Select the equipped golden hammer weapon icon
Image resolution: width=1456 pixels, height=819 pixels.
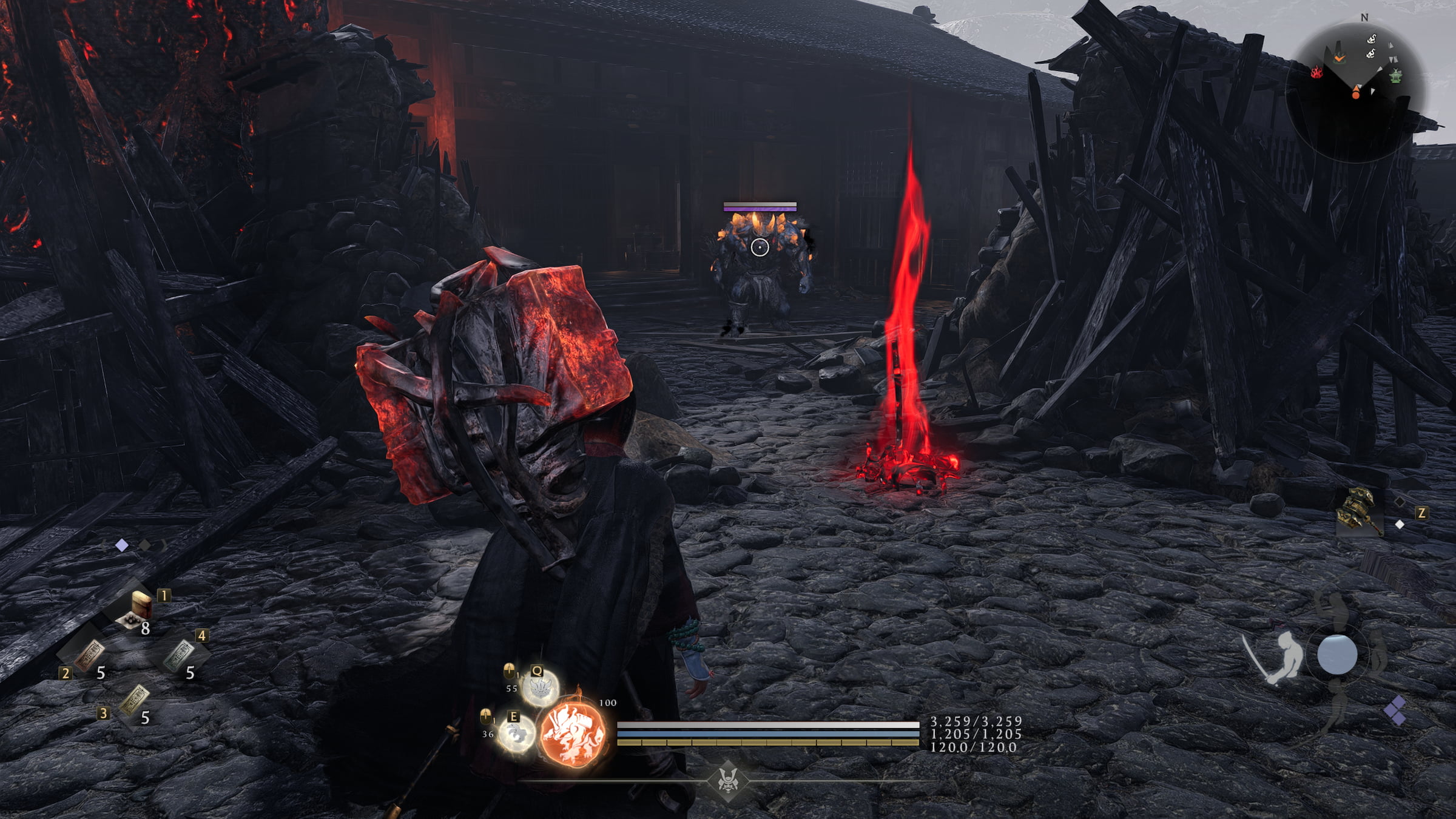[x=1359, y=513]
